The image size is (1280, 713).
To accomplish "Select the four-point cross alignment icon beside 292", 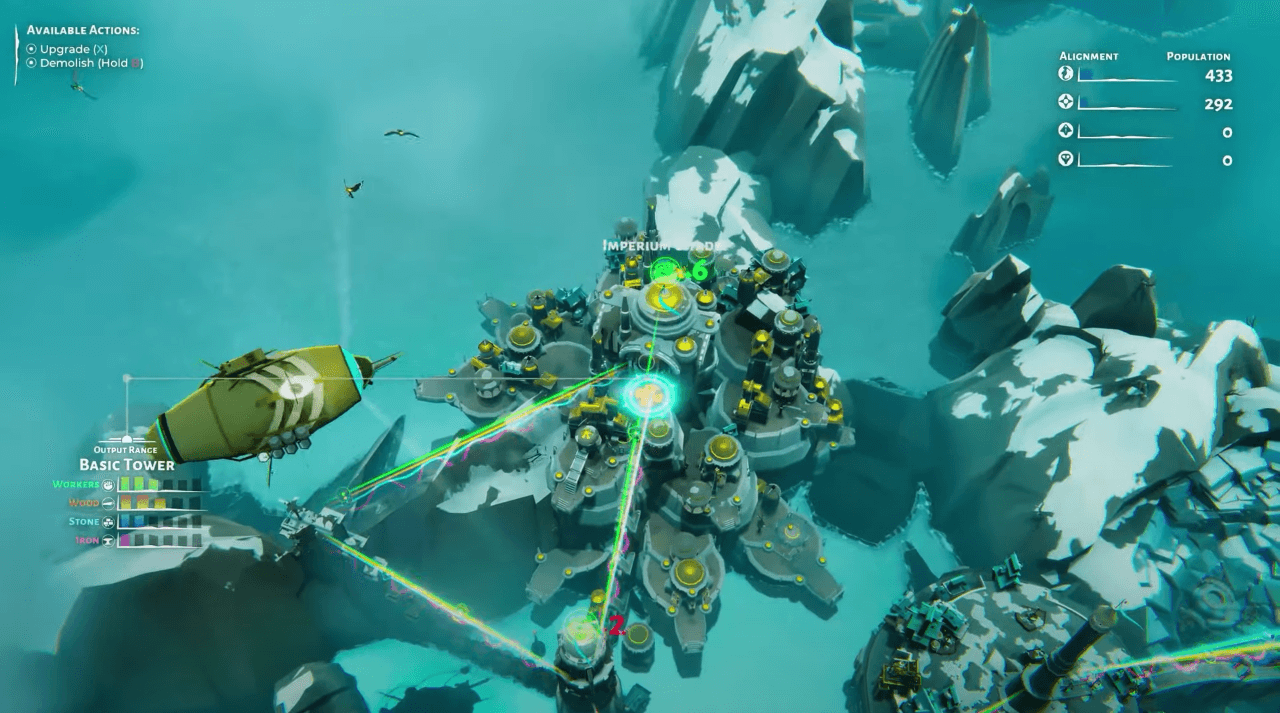I will tap(1065, 102).
